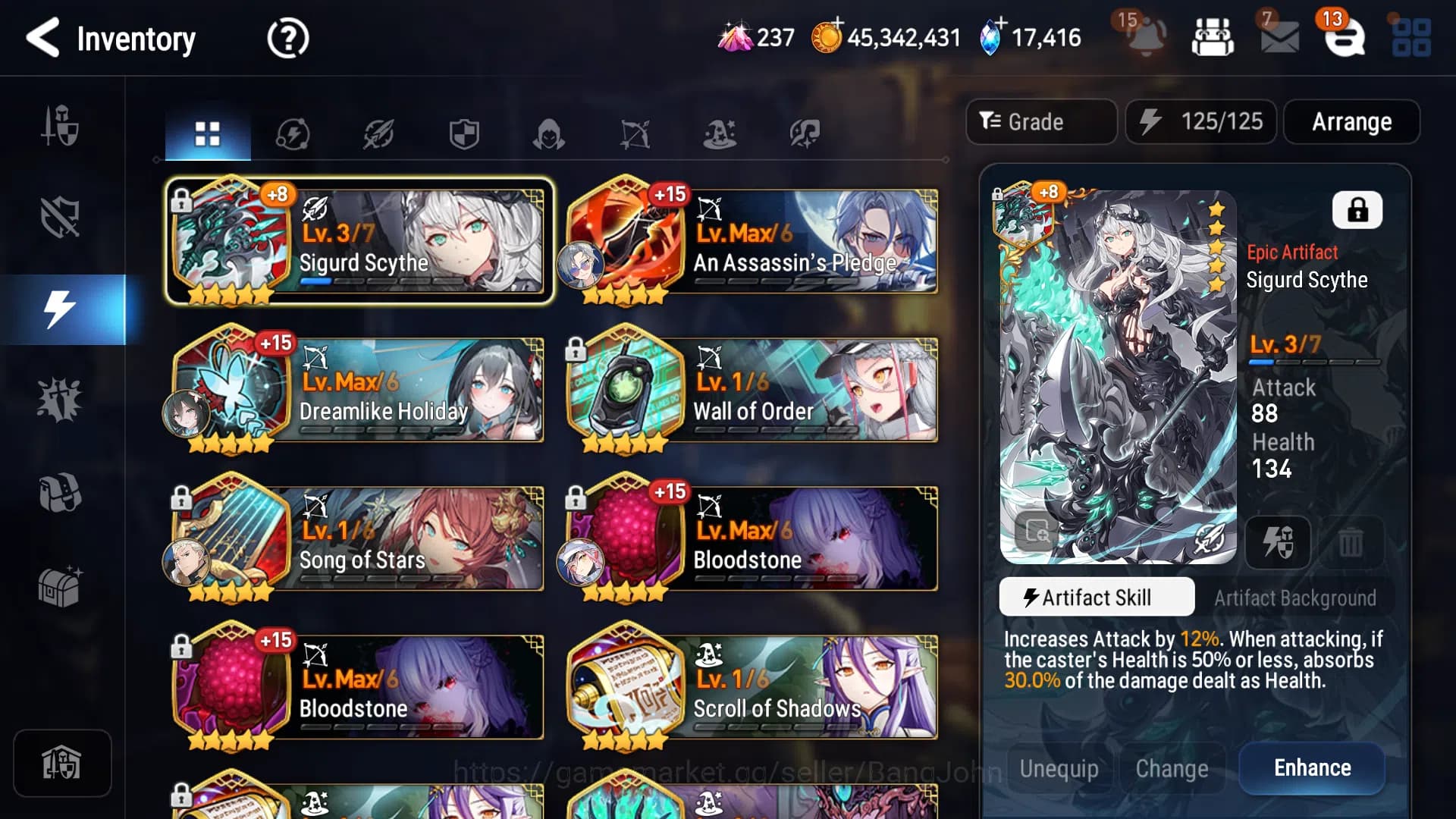Open the notifications bell
The height and width of the screenshot is (819, 1456).
1147,38
